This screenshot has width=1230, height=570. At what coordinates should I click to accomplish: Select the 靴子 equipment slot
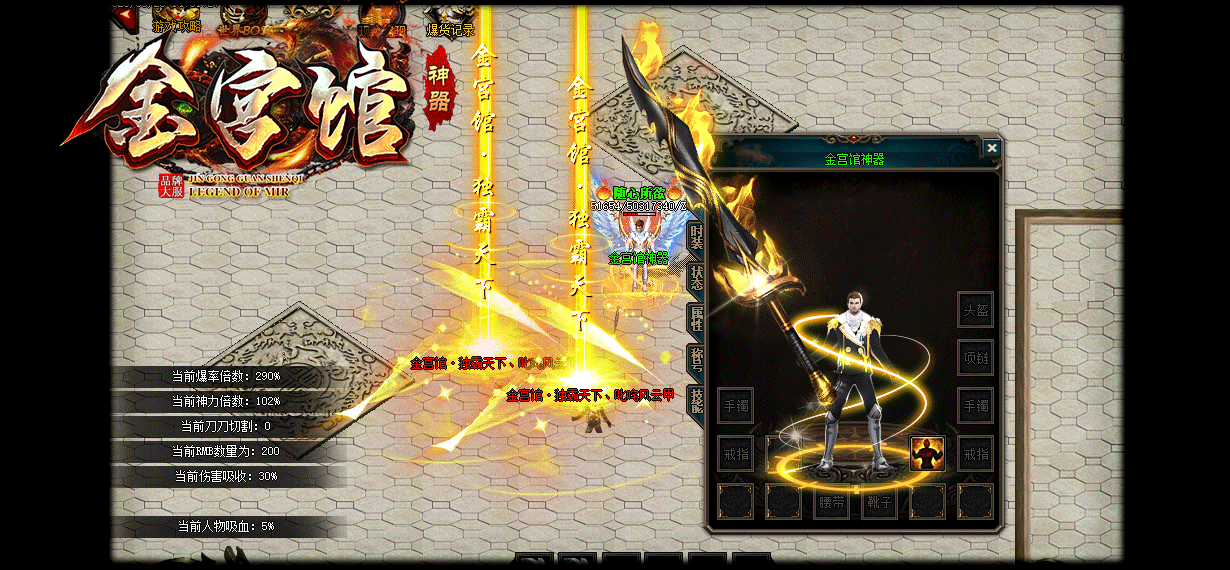point(879,502)
